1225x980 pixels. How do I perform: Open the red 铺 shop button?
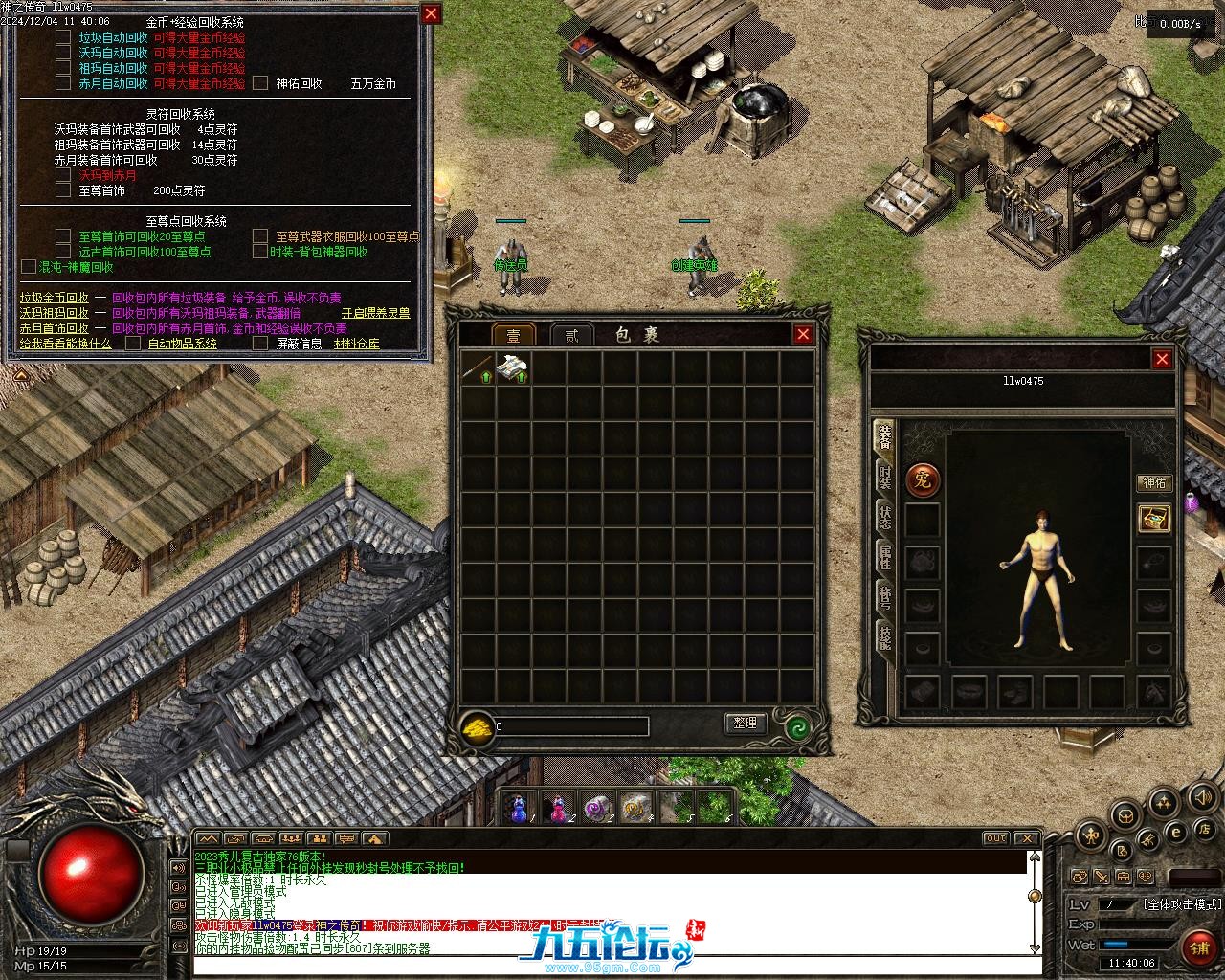click(1198, 947)
